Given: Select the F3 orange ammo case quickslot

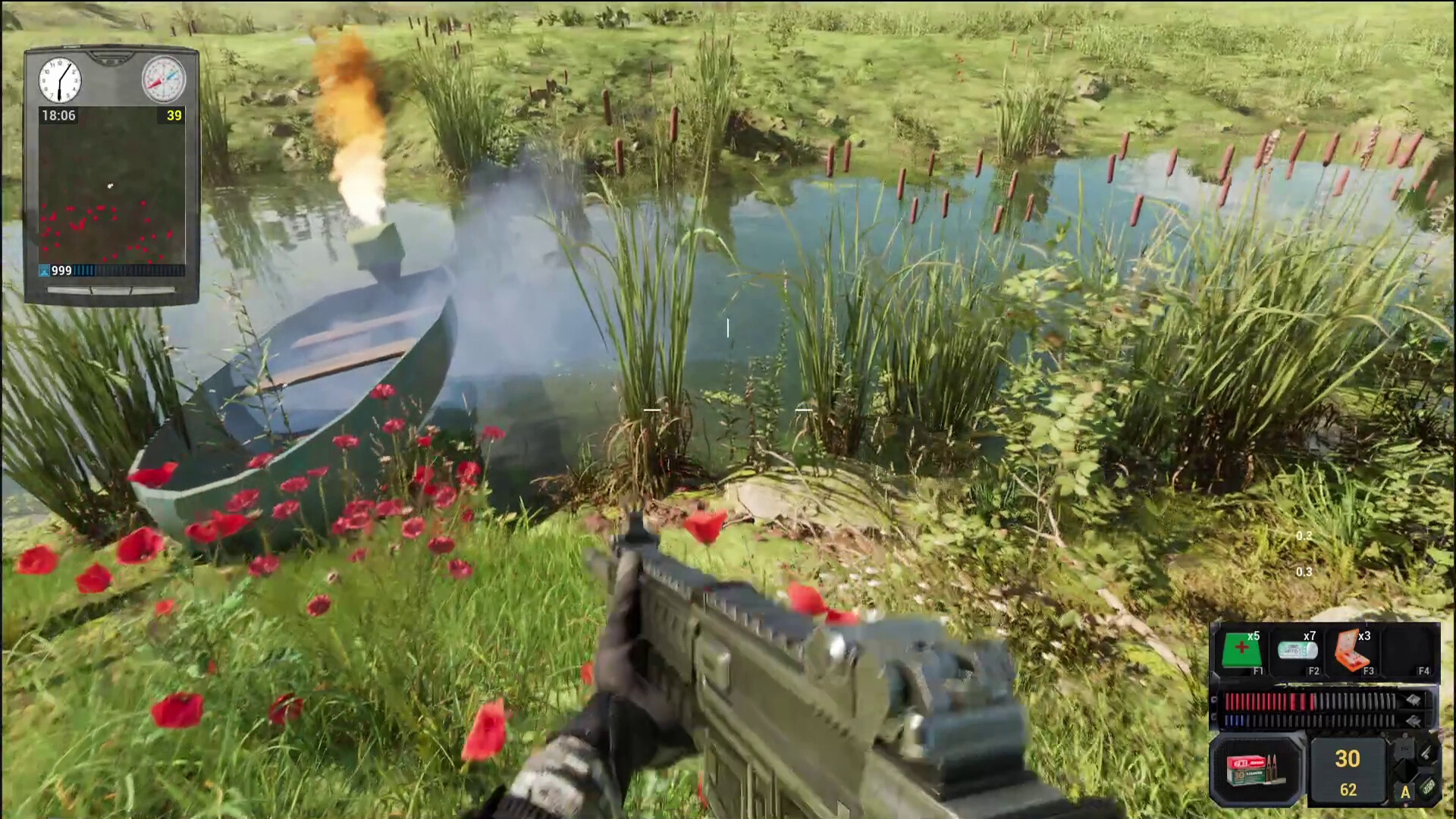Looking at the screenshot, I should (1352, 651).
